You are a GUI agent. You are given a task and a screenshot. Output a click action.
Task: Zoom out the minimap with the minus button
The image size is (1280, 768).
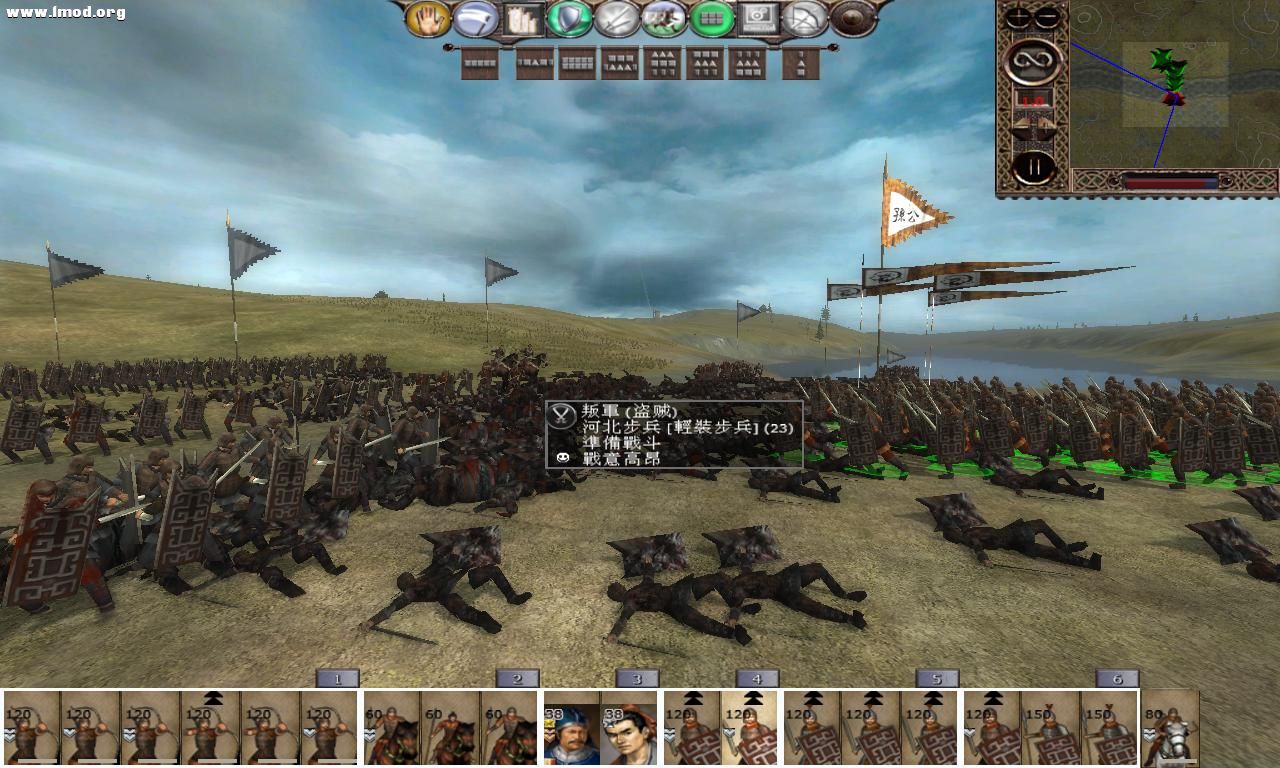pyautogui.click(x=1046, y=17)
